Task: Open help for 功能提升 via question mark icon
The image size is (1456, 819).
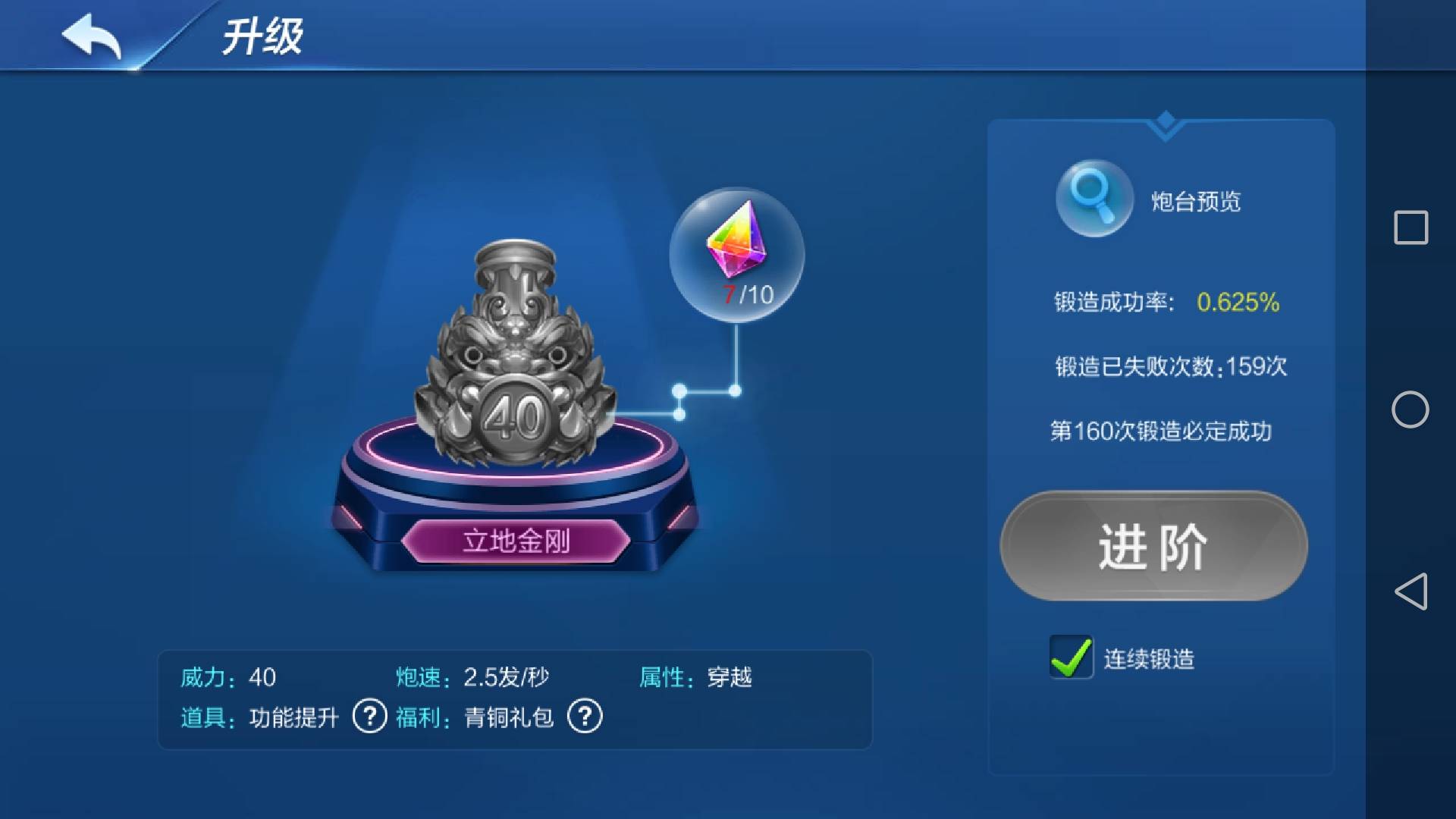Action: [x=369, y=715]
